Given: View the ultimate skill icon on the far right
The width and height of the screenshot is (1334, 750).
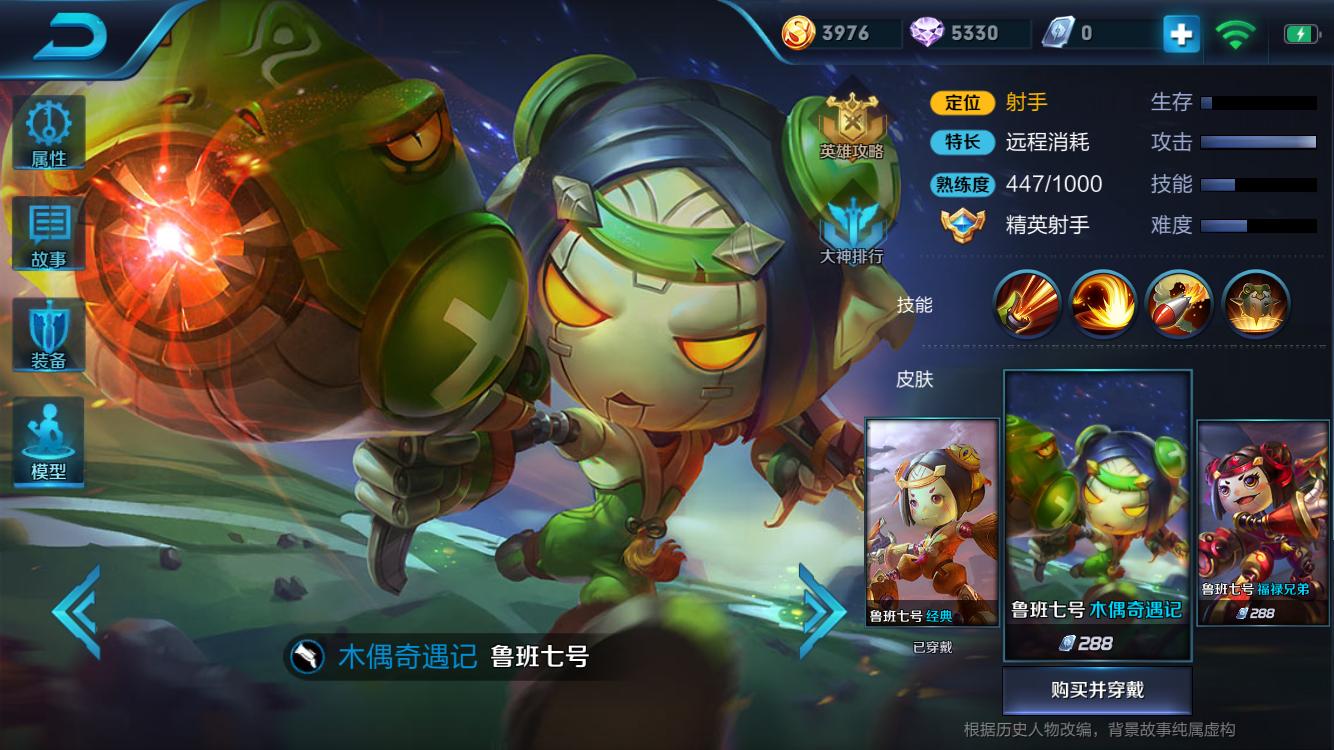Looking at the screenshot, I should click(x=1257, y=303).
